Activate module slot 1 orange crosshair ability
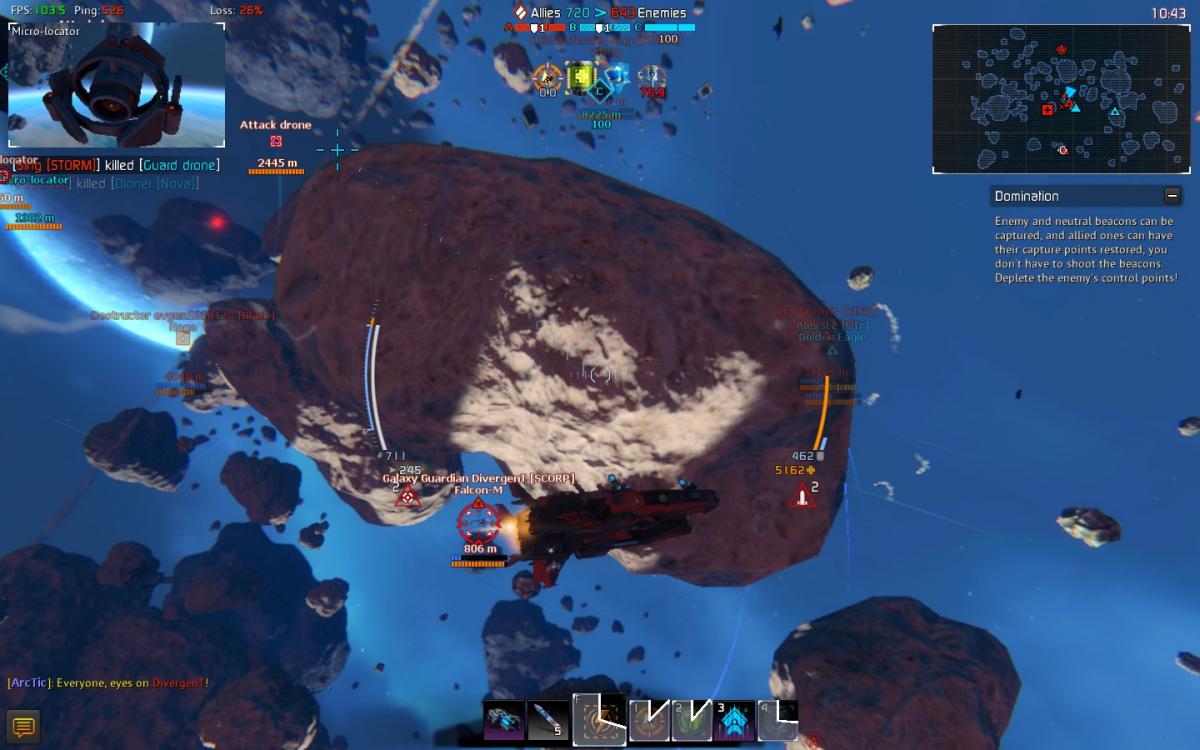1200x750 pixels. pyautogui.click(x=648, y=721)
